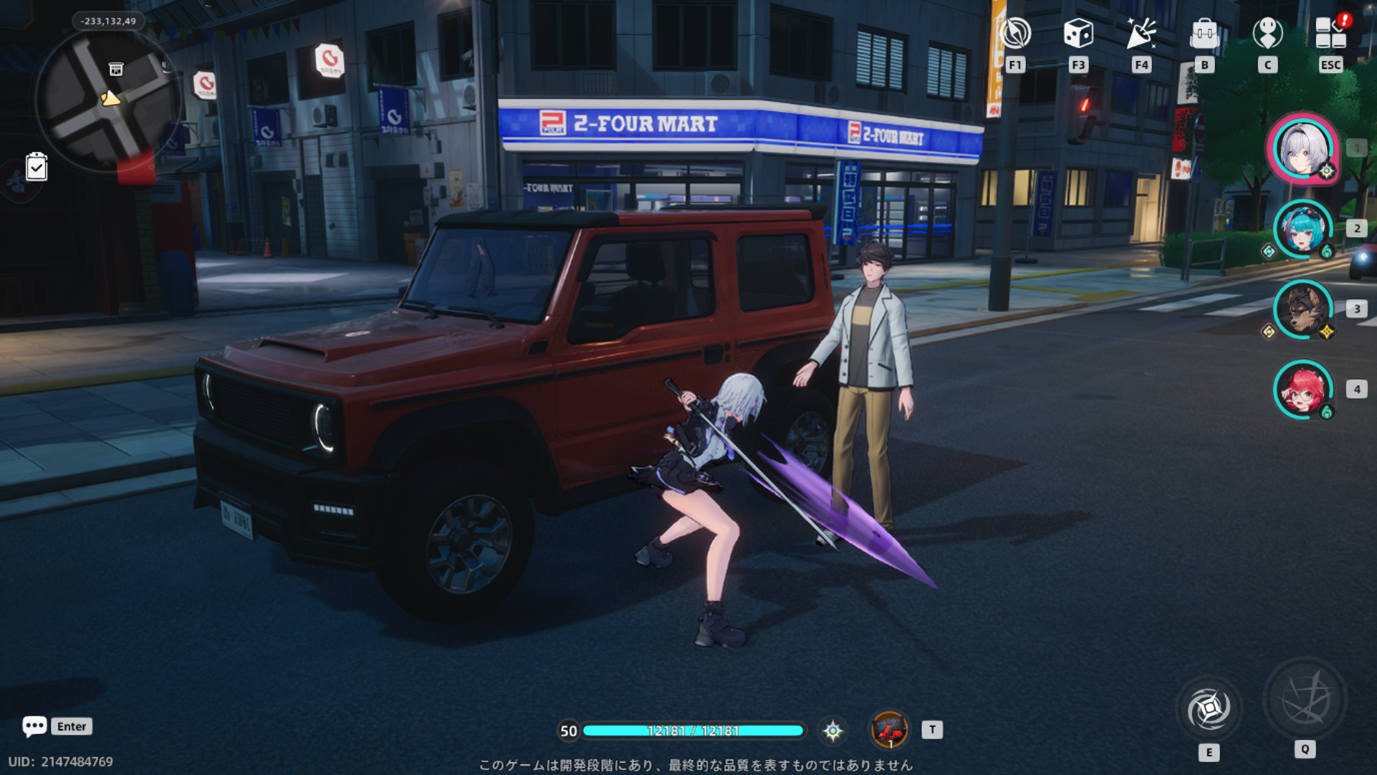Open the backpack inventory

point(1204,34)
